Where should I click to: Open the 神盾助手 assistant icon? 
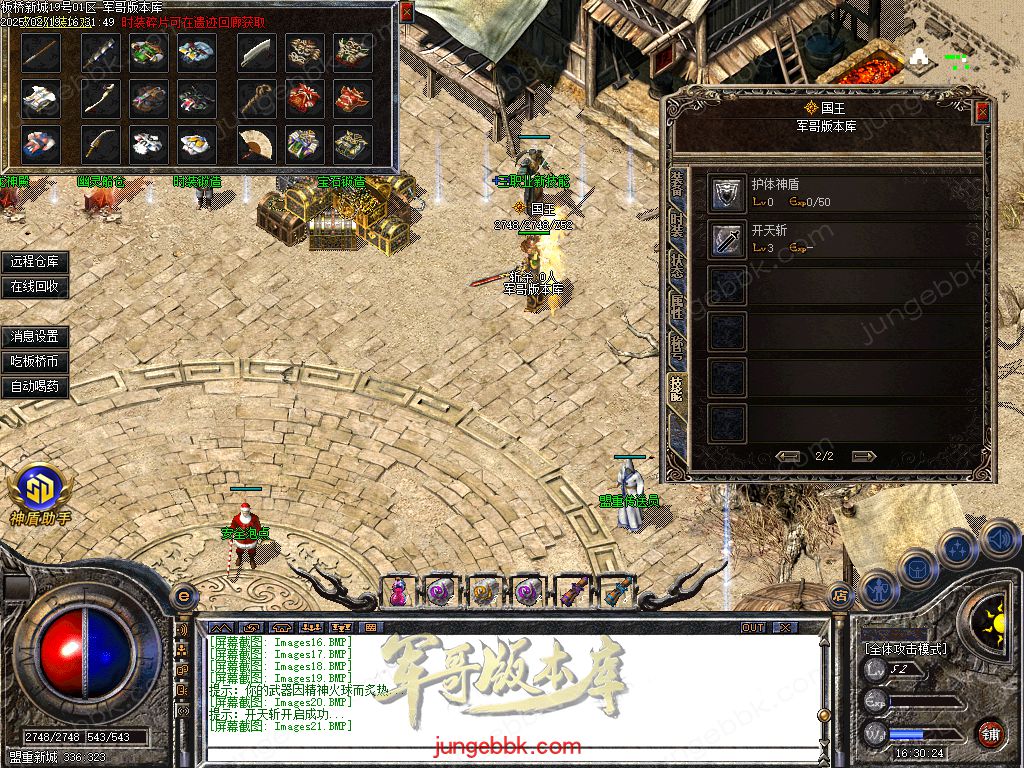coord(40,492)
